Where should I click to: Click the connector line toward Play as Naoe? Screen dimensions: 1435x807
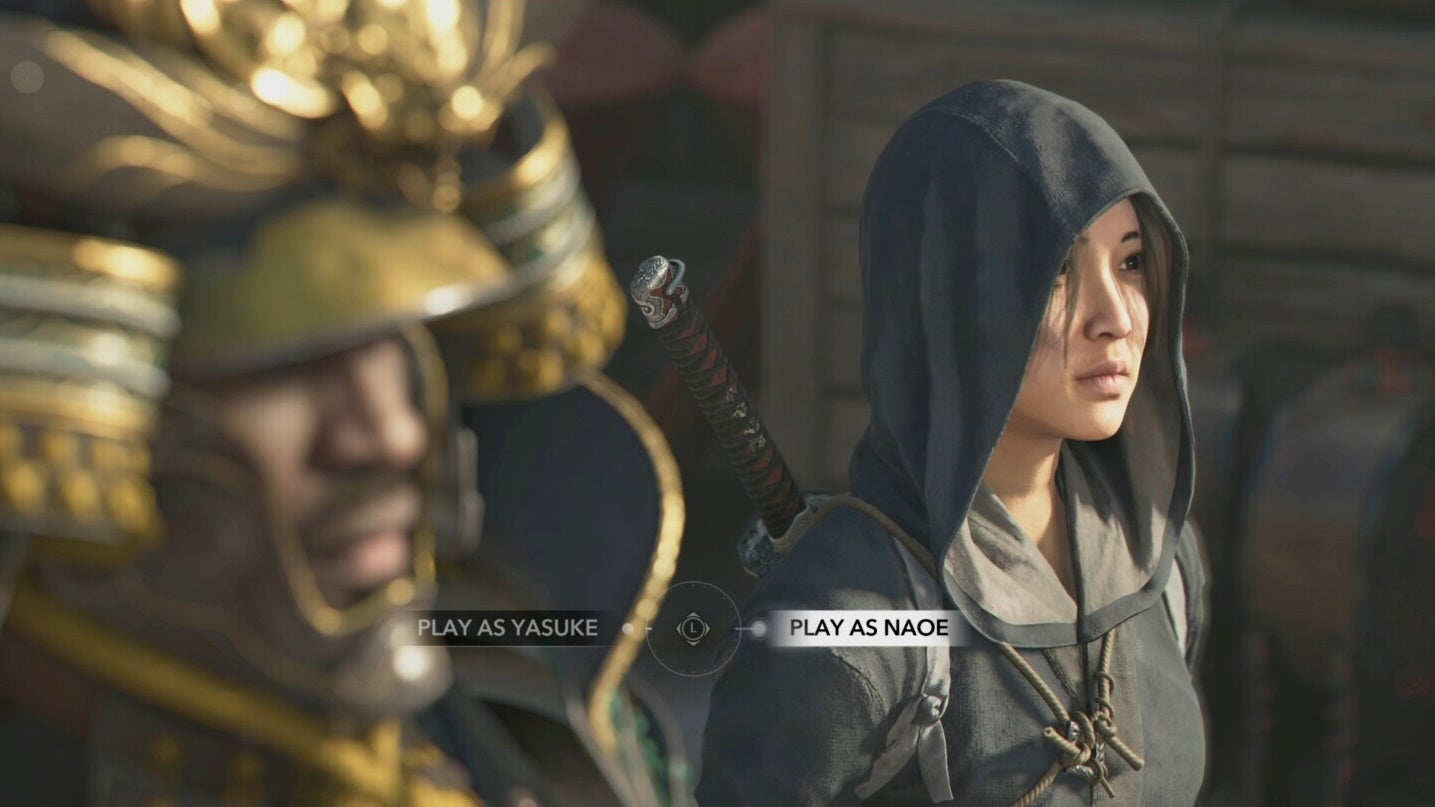coord(744,628)
